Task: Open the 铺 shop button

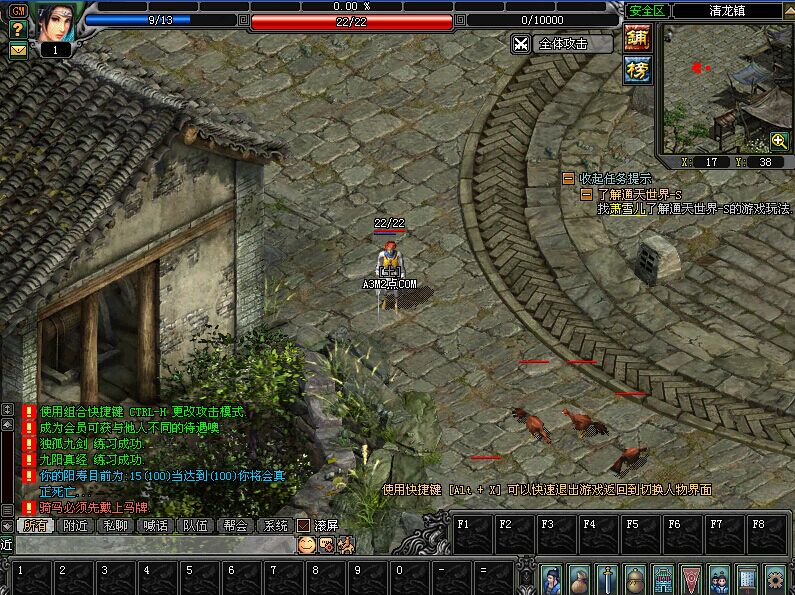Action: tap(637, 38)
